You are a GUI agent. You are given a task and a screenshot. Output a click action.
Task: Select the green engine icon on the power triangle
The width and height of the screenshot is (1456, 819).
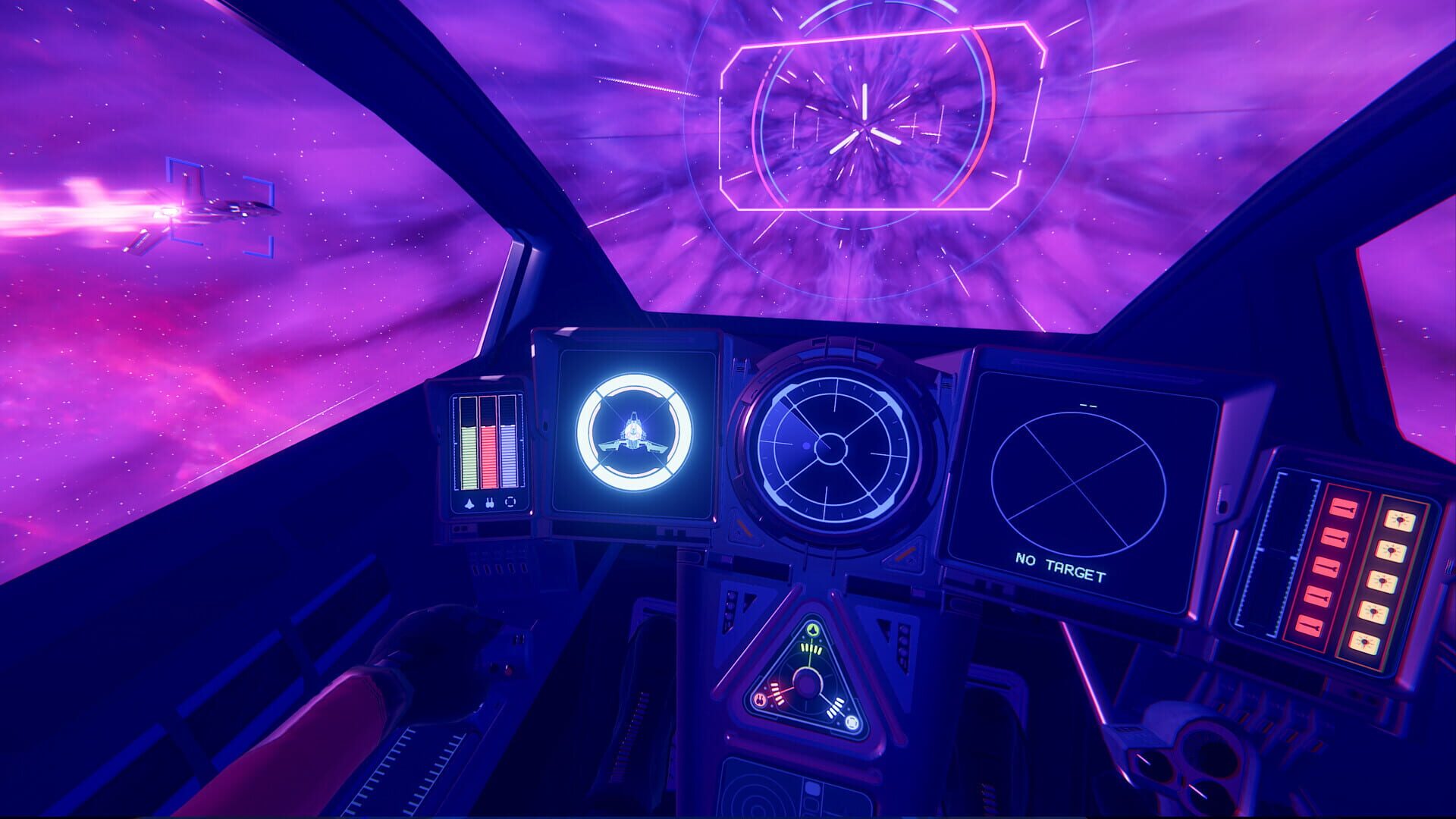(812, 631)
